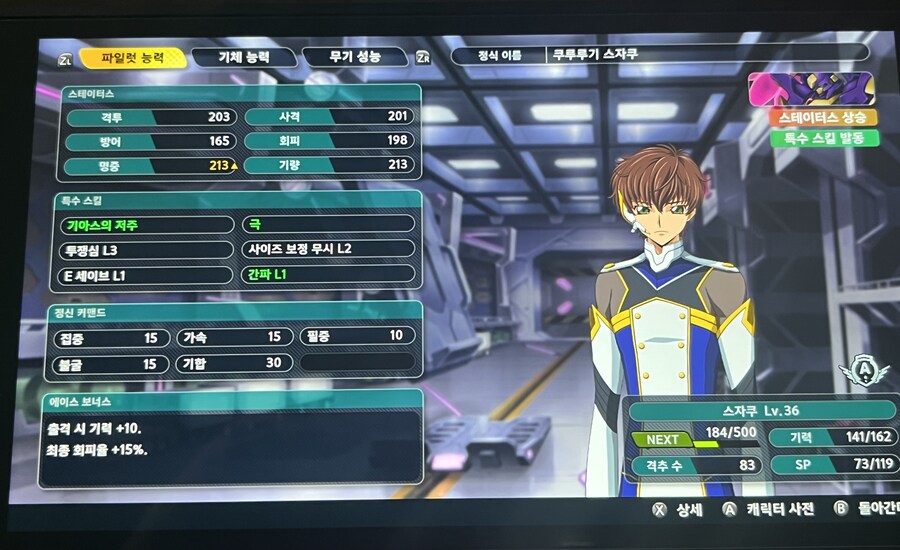The width and height of the screenshot is (900, 550).
Task: Select the 간파 L1 skill entry
Action: pos(327,273)
